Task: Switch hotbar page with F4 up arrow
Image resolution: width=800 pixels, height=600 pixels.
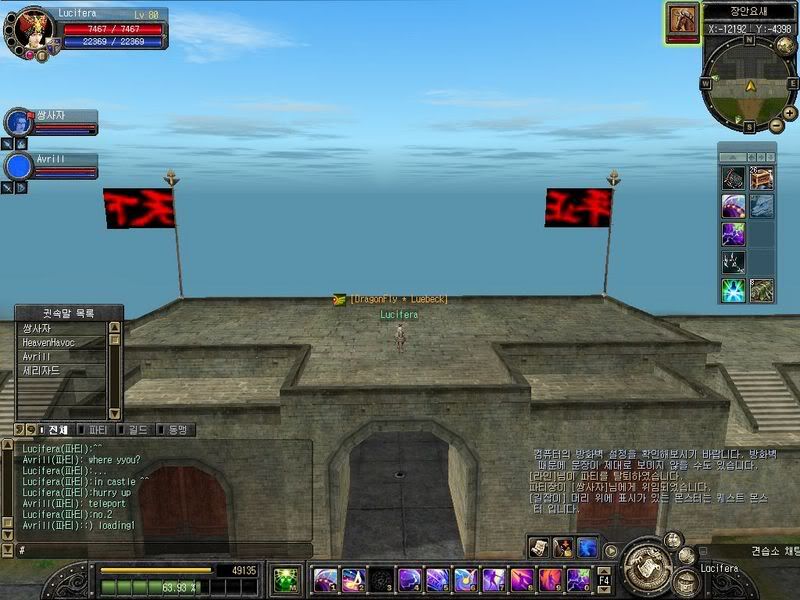Action: 603,568
